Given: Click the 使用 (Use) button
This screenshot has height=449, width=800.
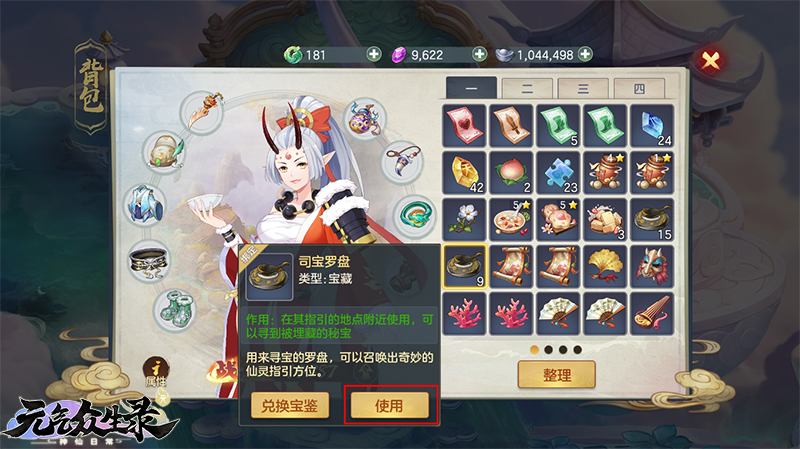Looking at the screenshot, I should pyautogui.click(x=389, y=405).
